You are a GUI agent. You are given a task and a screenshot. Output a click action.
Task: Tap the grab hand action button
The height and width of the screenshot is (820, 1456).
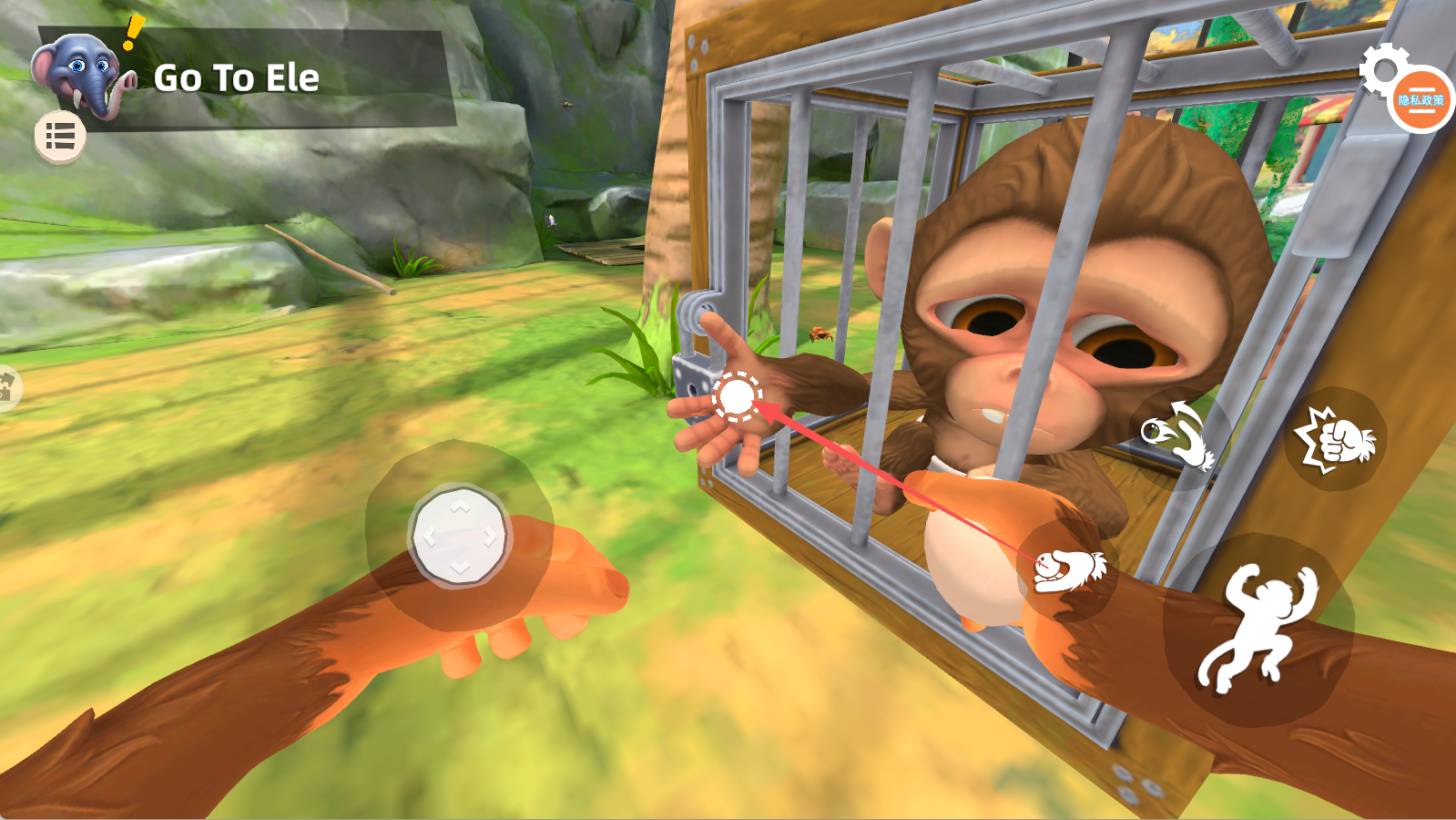click(1067, 569)
